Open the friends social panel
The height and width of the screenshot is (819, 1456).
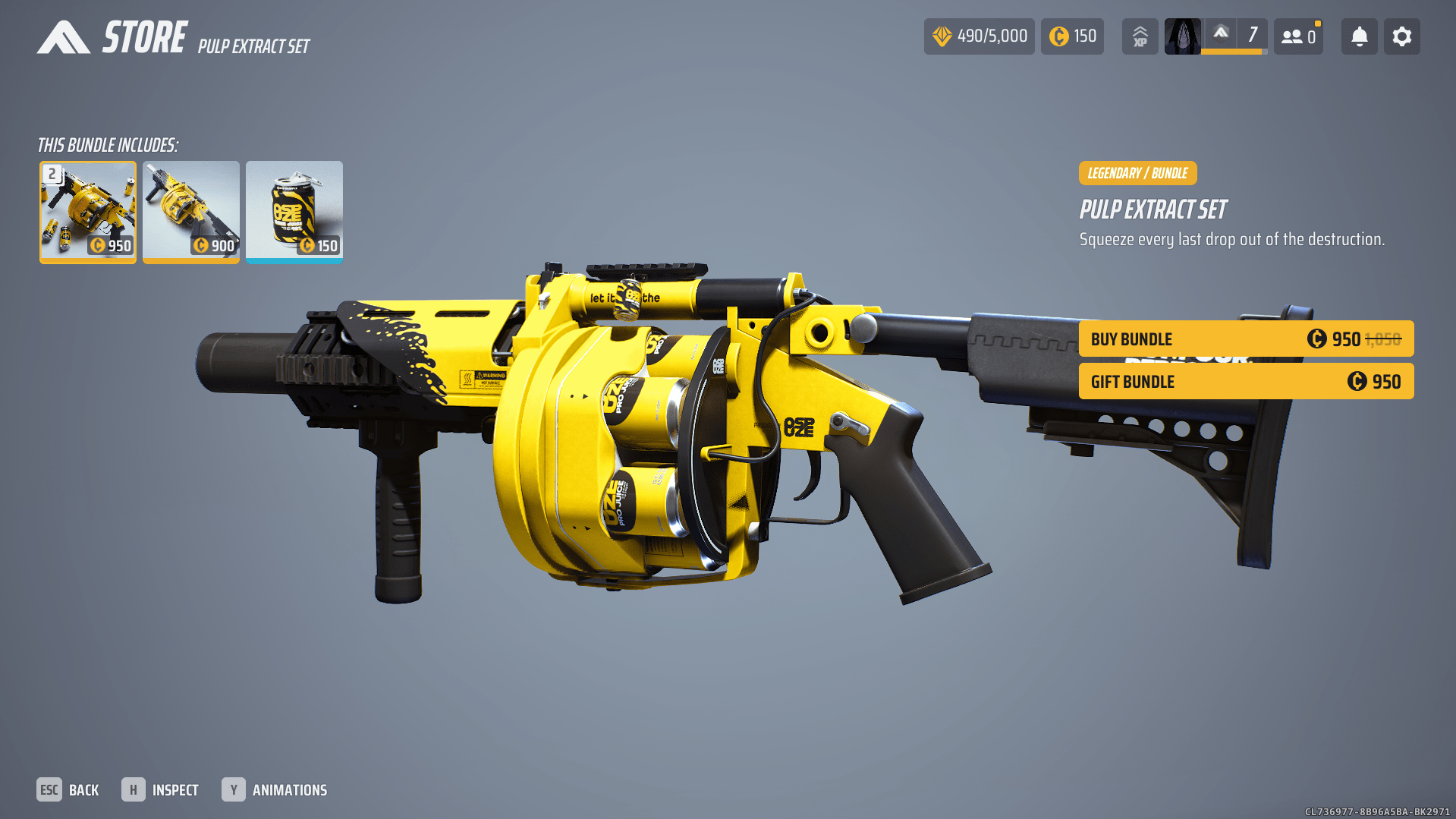point(1298,36)
